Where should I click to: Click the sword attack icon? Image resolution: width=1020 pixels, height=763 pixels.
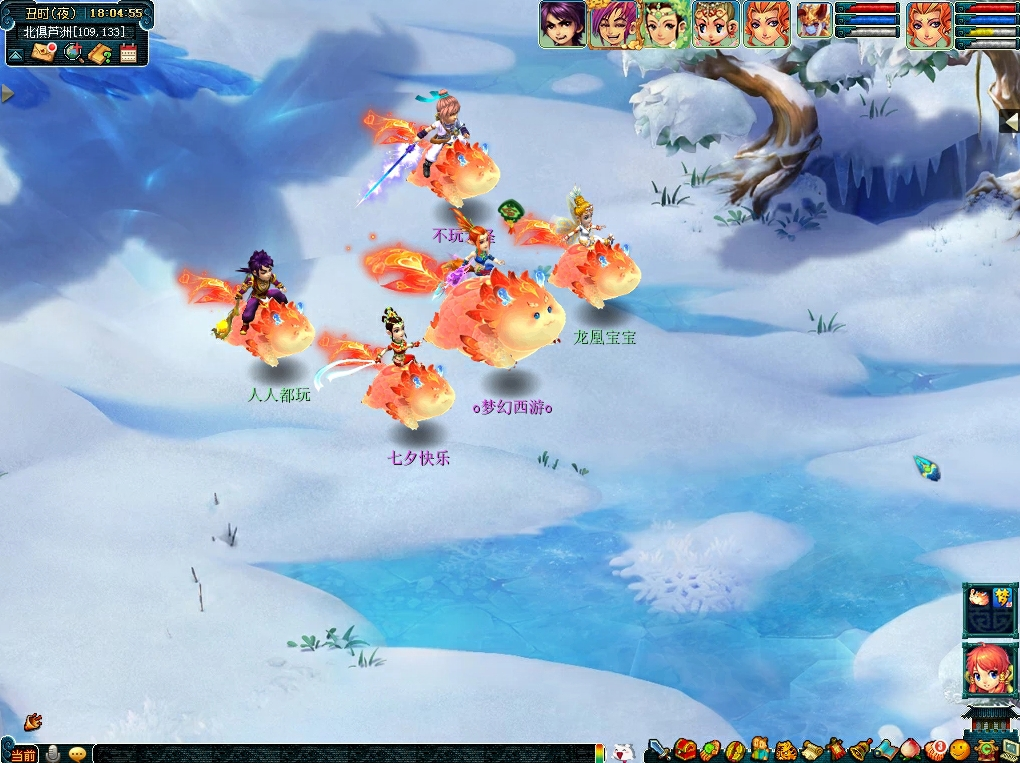click(659, 749)
